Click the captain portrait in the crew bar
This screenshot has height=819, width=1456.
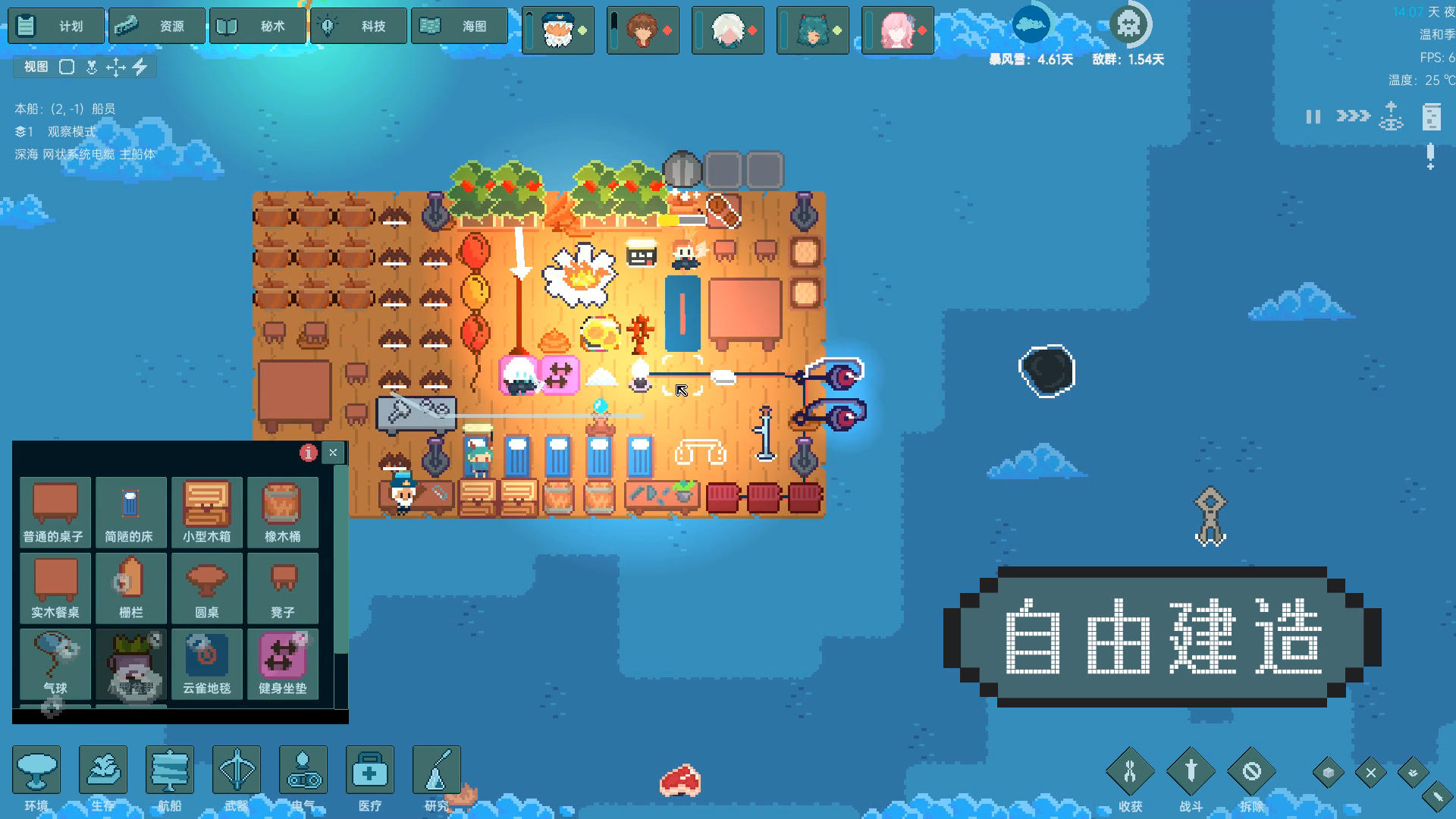coord(558,30)
